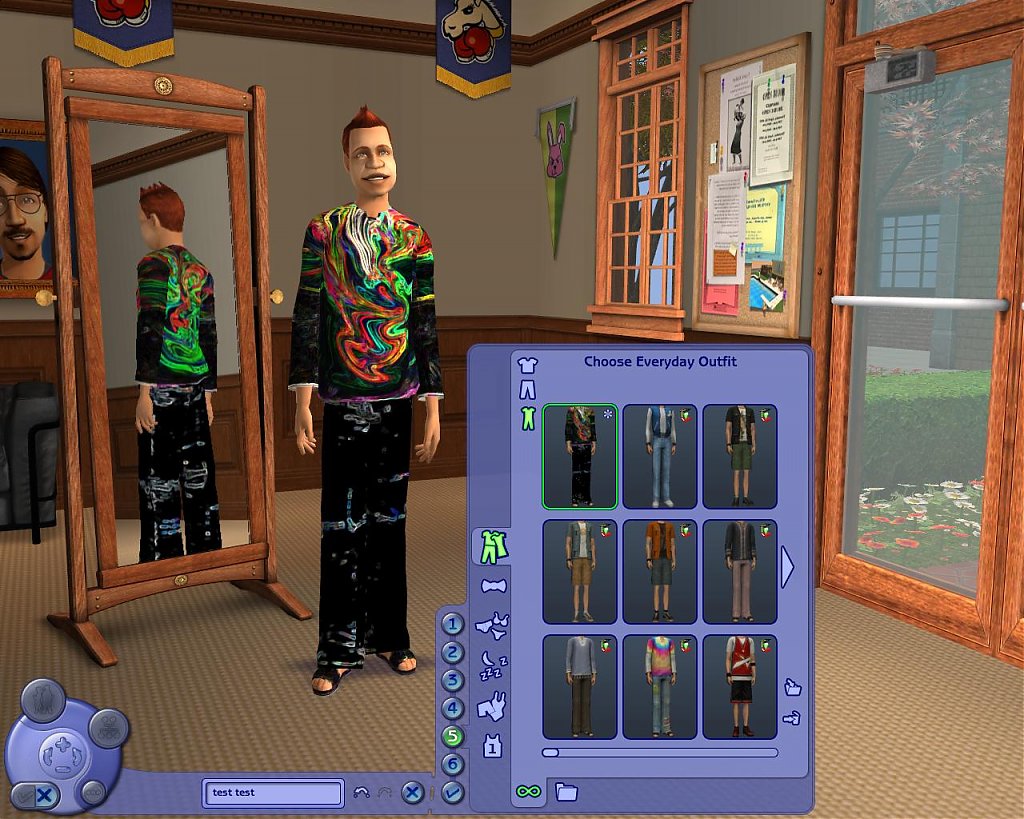Switch to the tops-only clothing filter
The image size is (1024, 819).
(527, 365)
